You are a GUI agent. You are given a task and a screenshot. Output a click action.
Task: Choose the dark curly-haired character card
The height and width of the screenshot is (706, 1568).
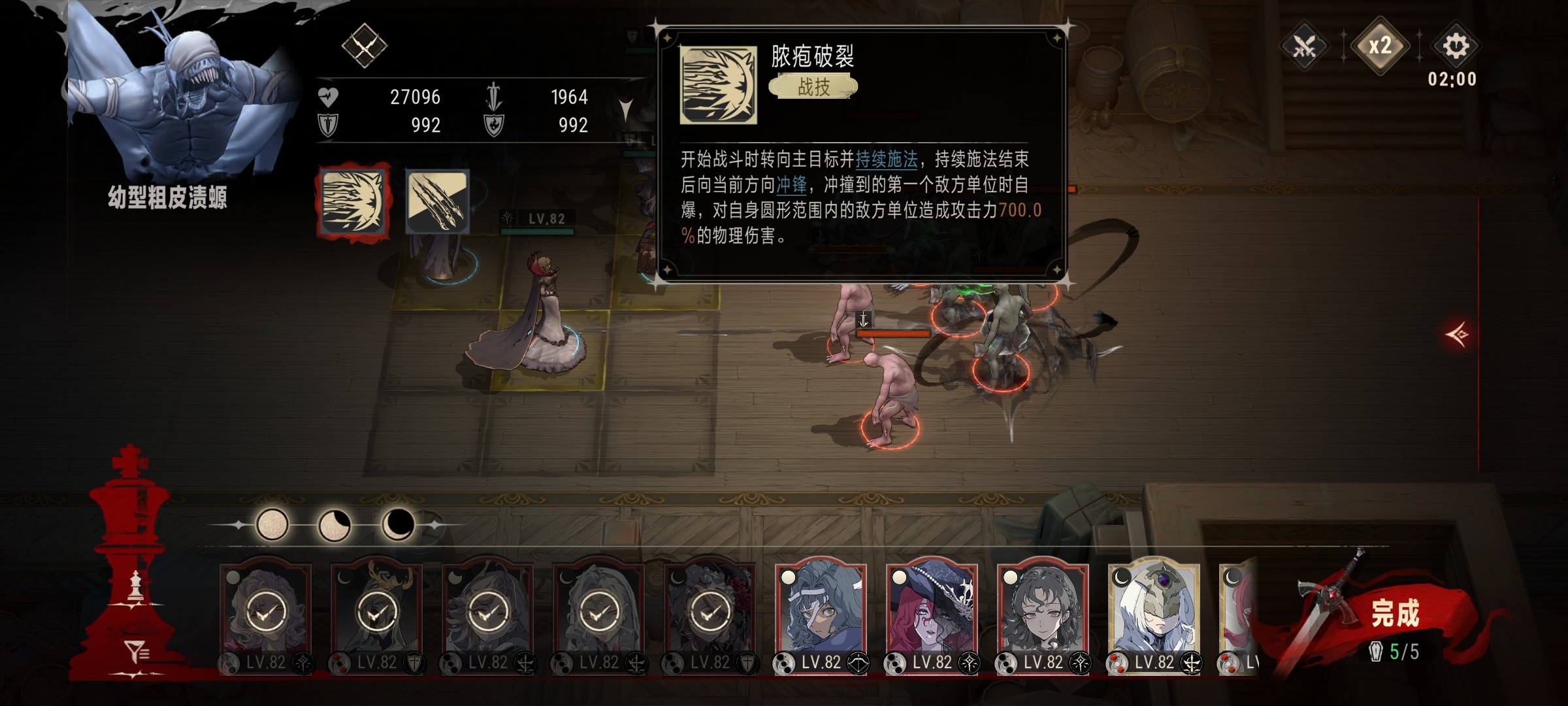(1043, 614)
